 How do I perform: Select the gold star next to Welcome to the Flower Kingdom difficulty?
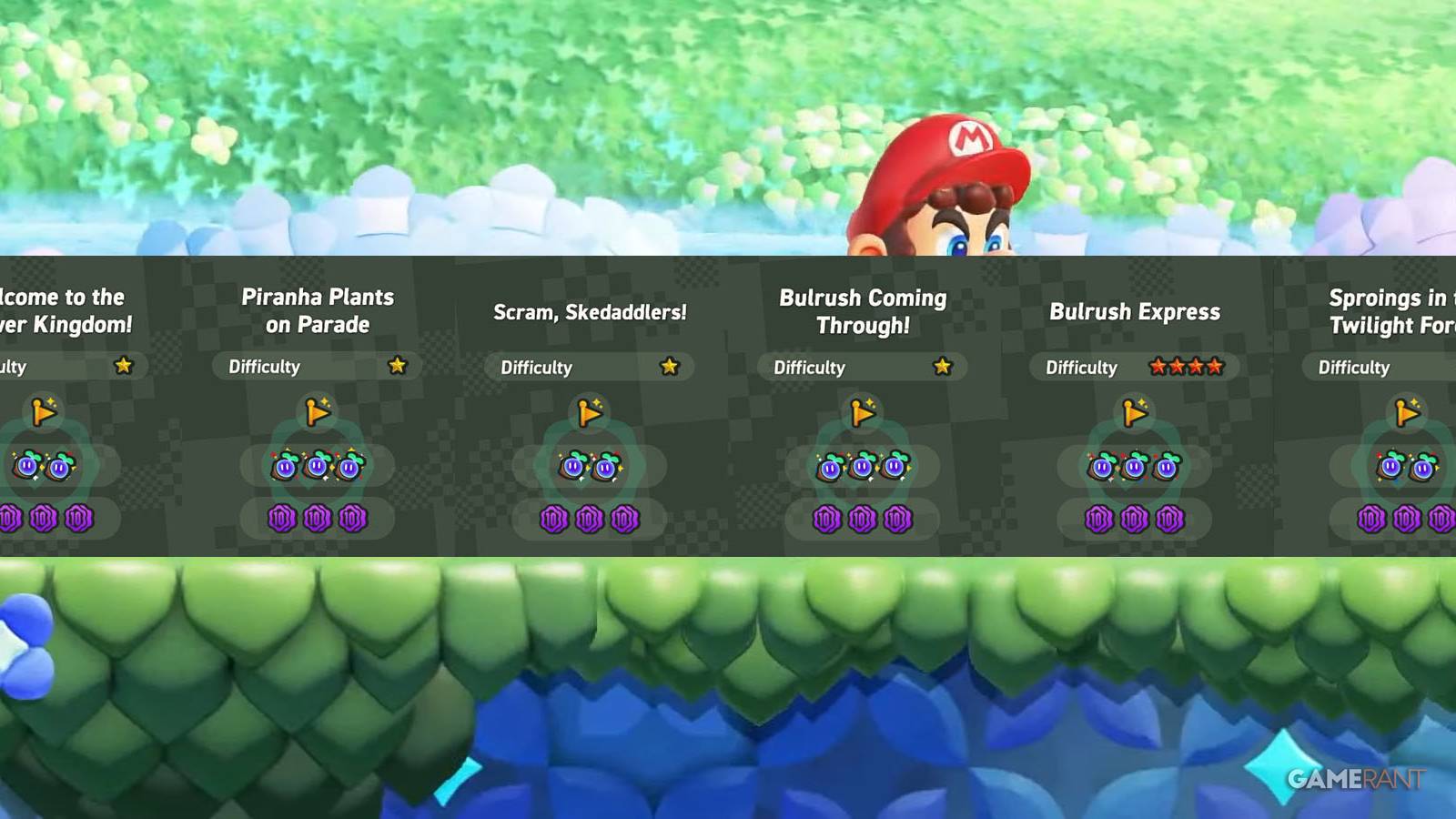(123, 365)
